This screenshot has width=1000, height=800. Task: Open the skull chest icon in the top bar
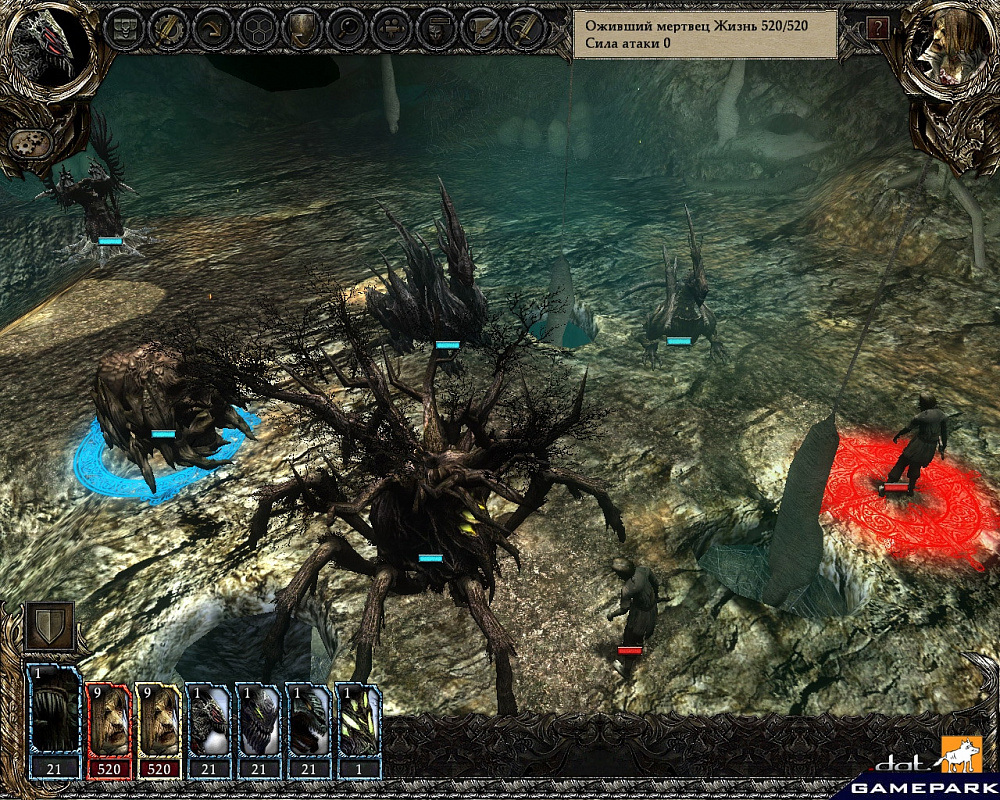pos(123,28)
